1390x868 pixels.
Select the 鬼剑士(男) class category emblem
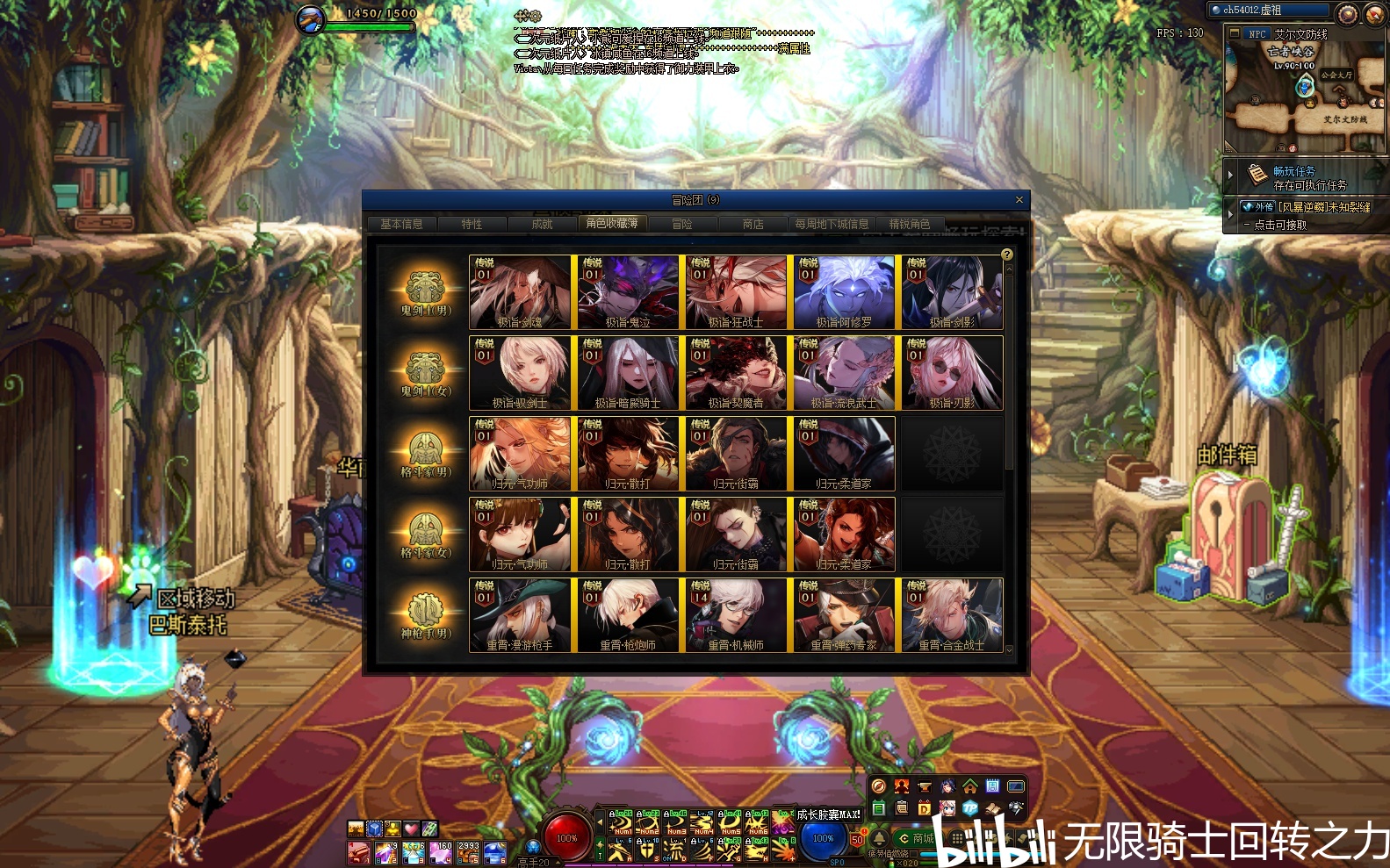tap(425, 293)
